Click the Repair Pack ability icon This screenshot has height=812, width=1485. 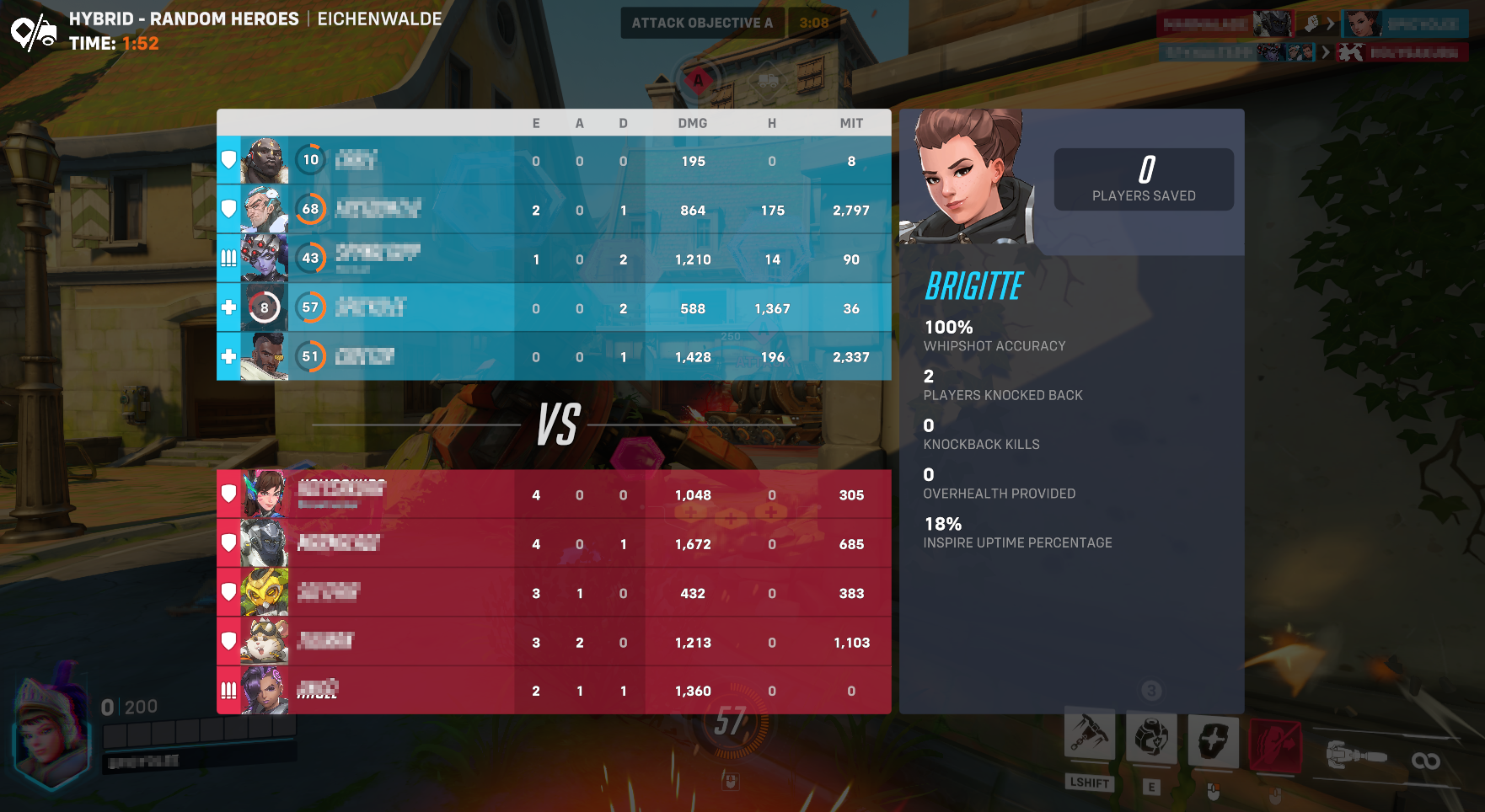1152,740
